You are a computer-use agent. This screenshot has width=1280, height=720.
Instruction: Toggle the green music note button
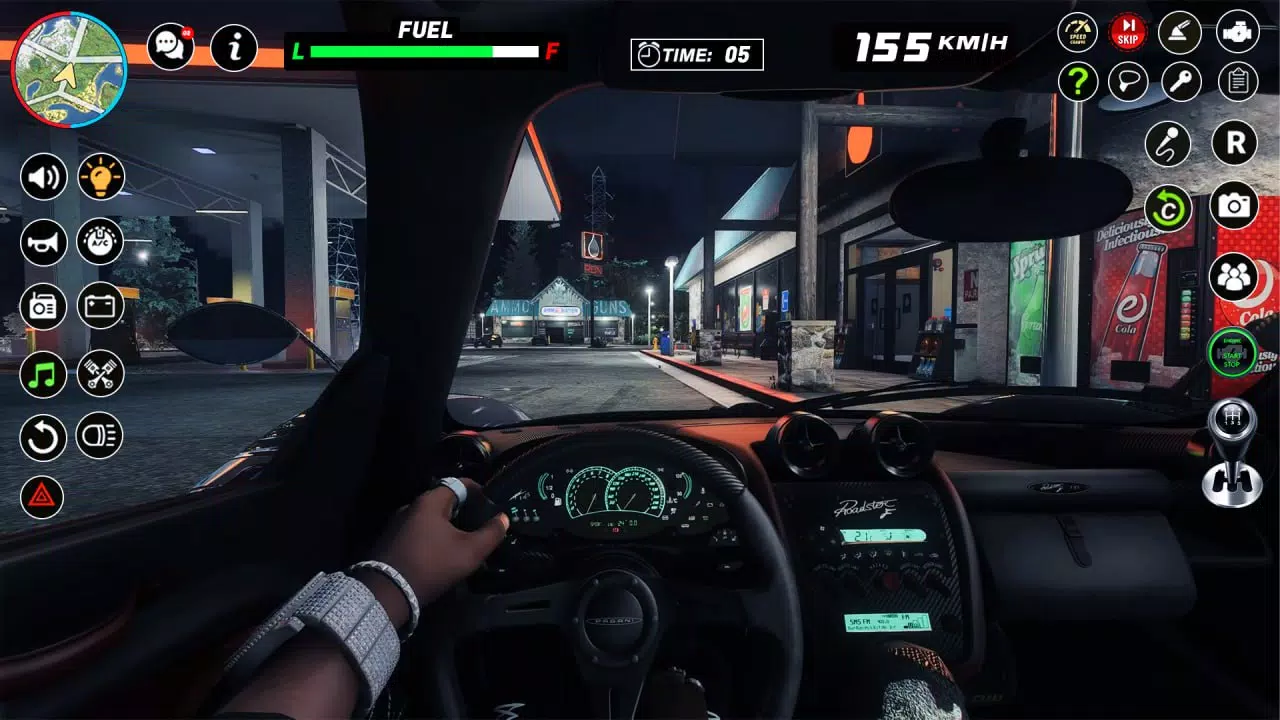44,374
